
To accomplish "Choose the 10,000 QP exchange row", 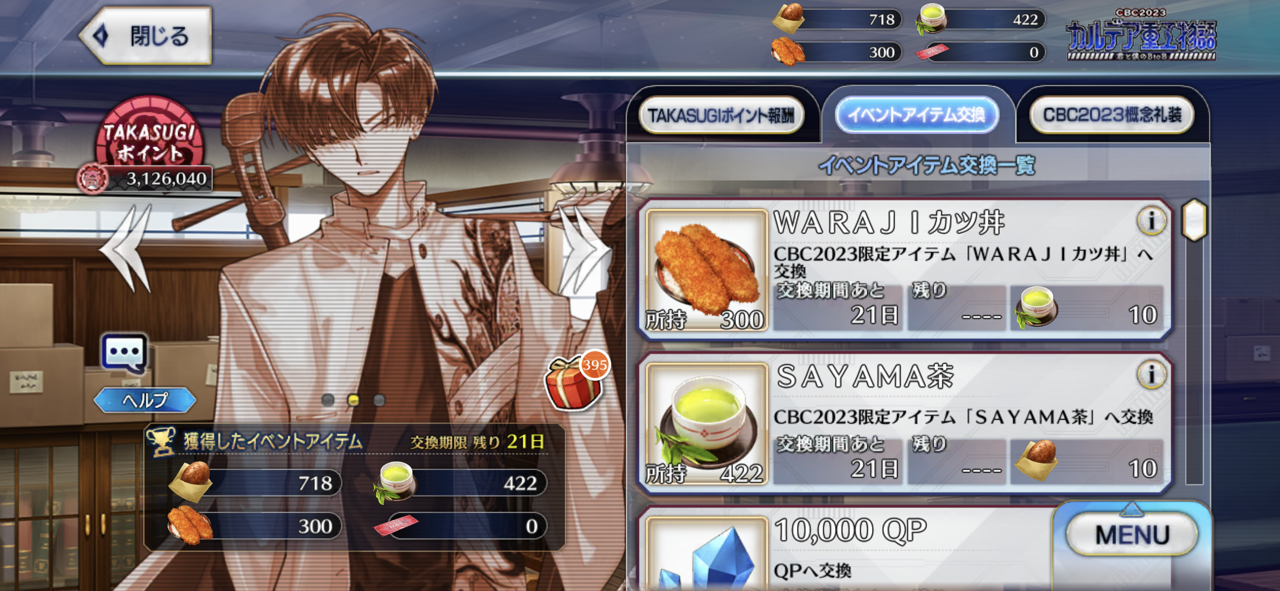I will pos(850,550).
